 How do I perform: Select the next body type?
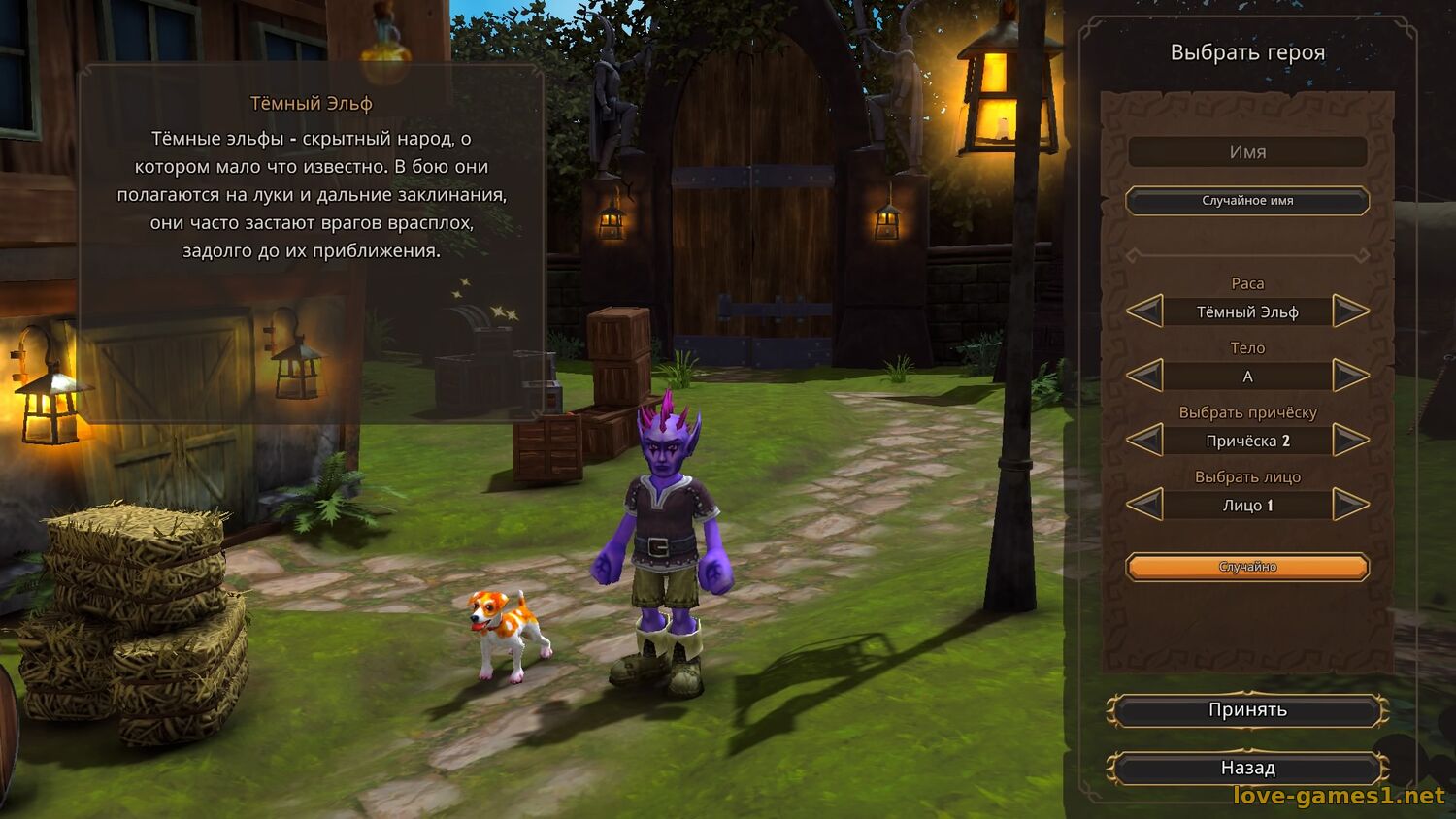pyautogui.click(x=1350, y=376)
